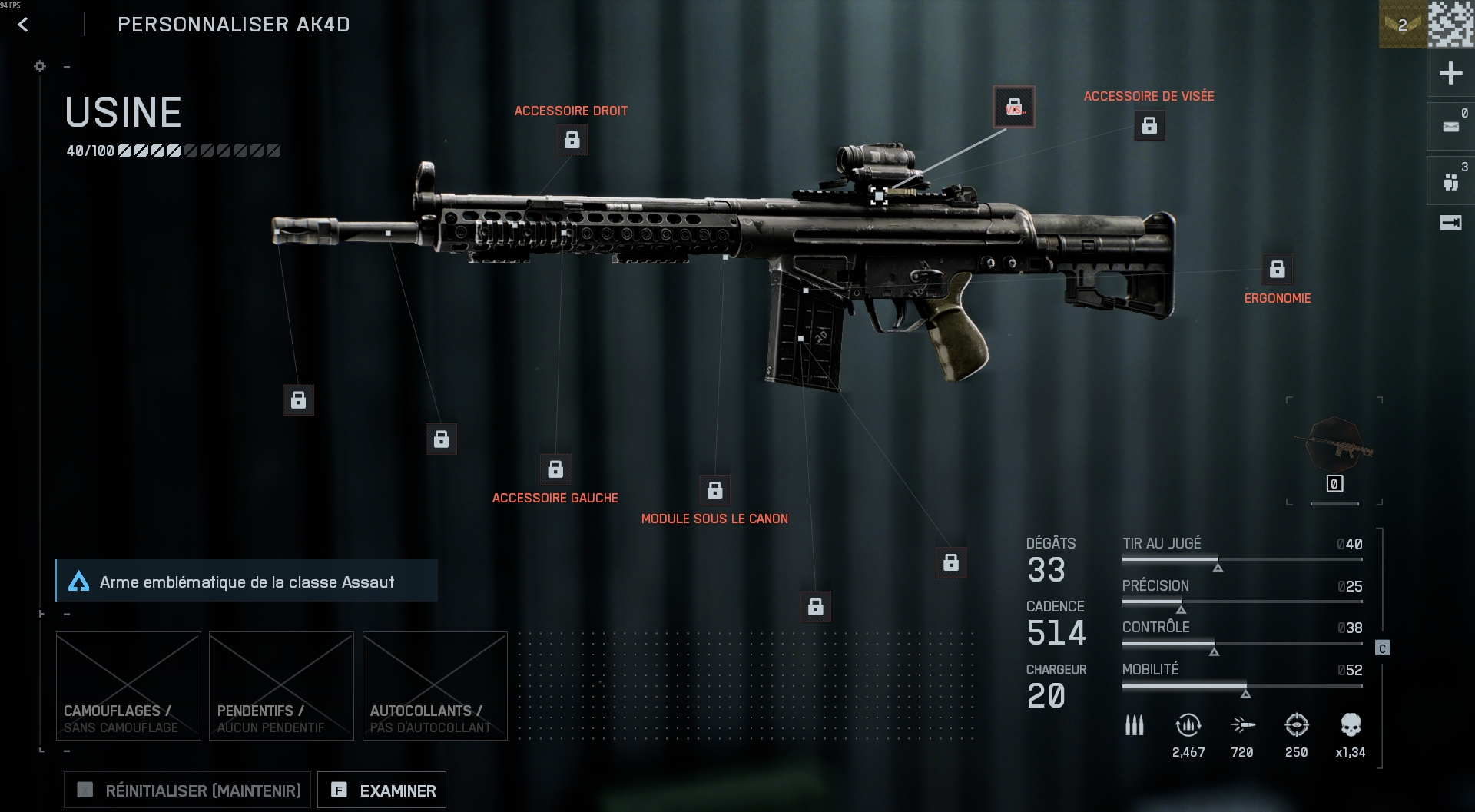Select the magazine ammo type icon
Screen dimensions: 1475x812
point(1135,725)
